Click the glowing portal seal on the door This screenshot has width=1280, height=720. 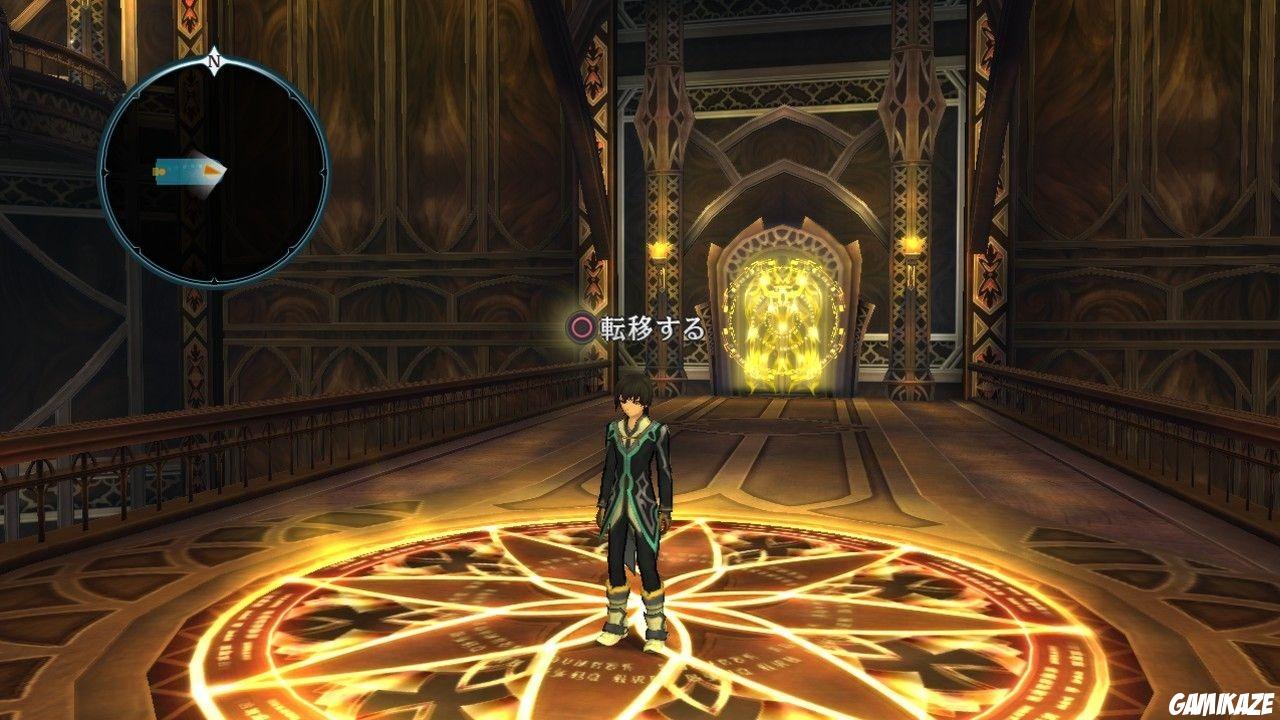click(x=785, y=315)
